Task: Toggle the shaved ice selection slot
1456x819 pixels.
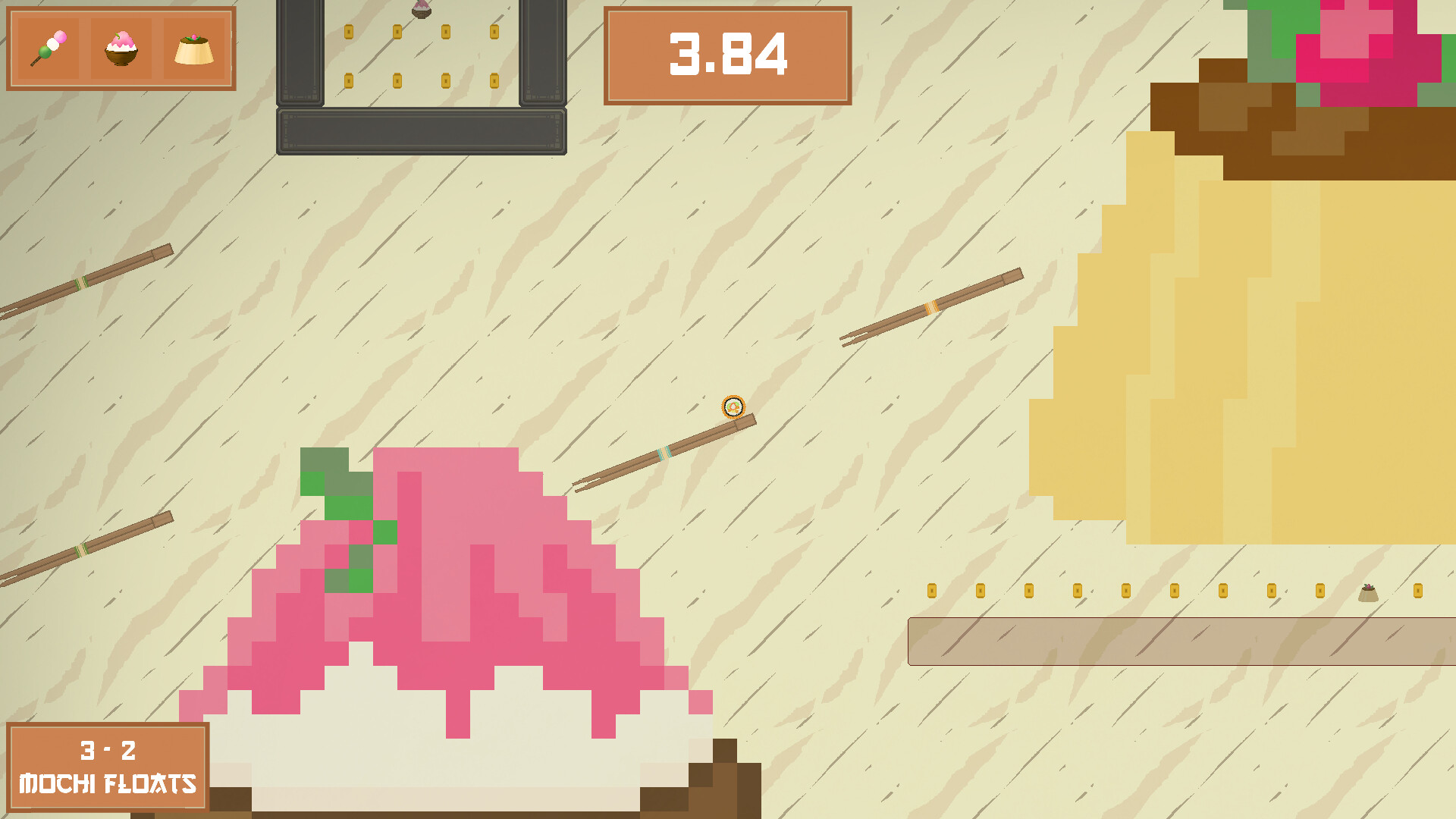Action: pos(121,47)
